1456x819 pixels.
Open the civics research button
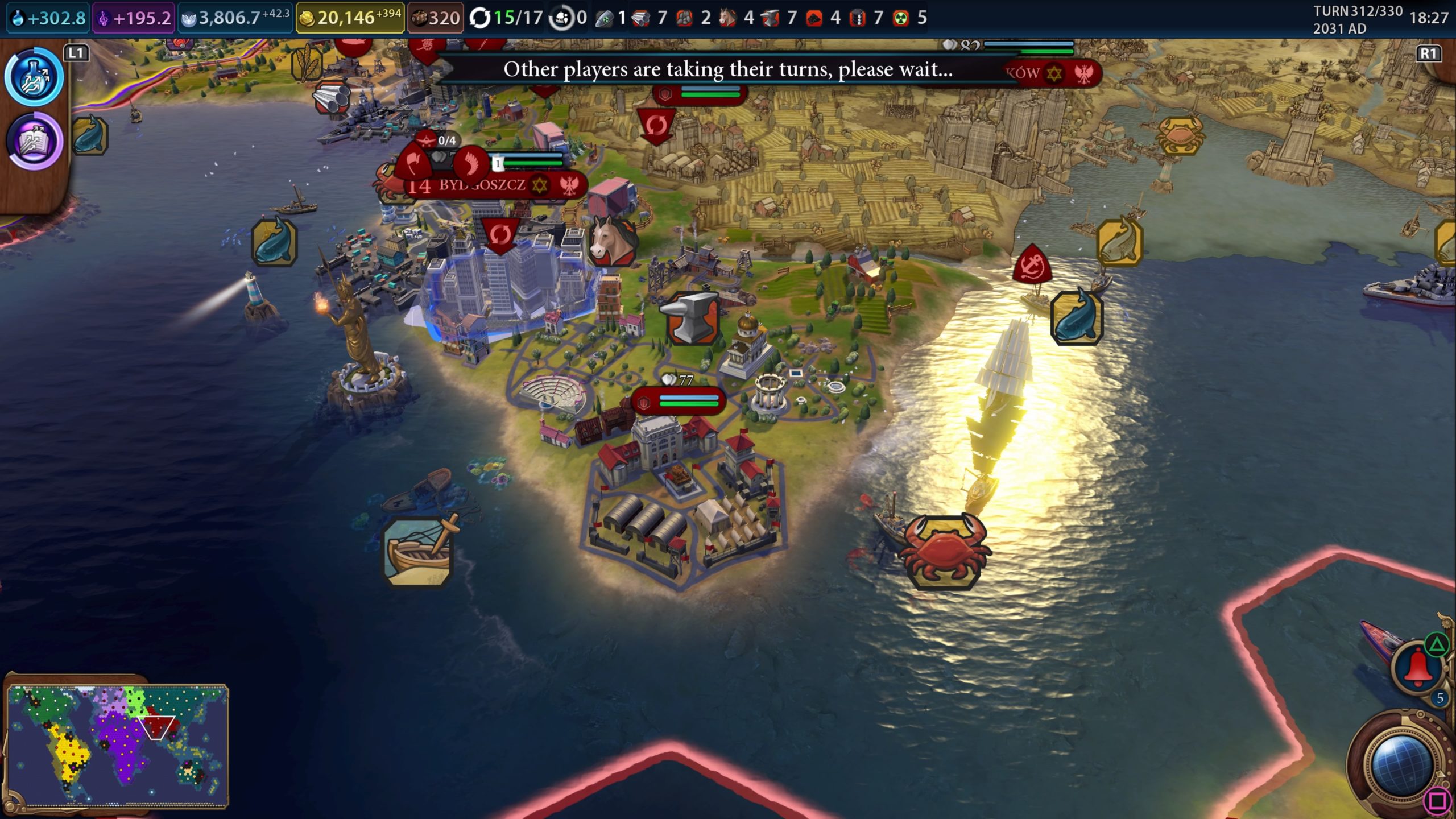35,141
